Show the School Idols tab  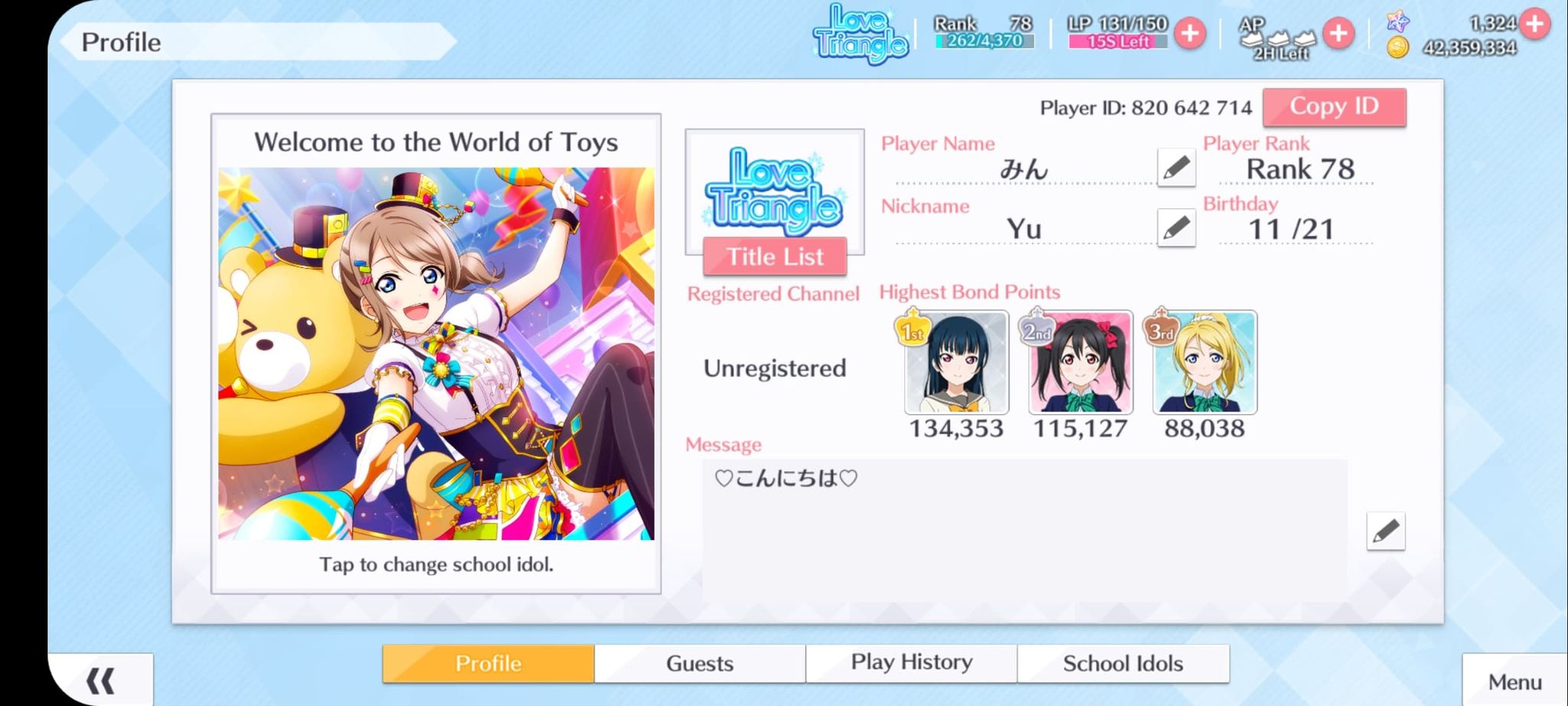(x=1122, y=663)
